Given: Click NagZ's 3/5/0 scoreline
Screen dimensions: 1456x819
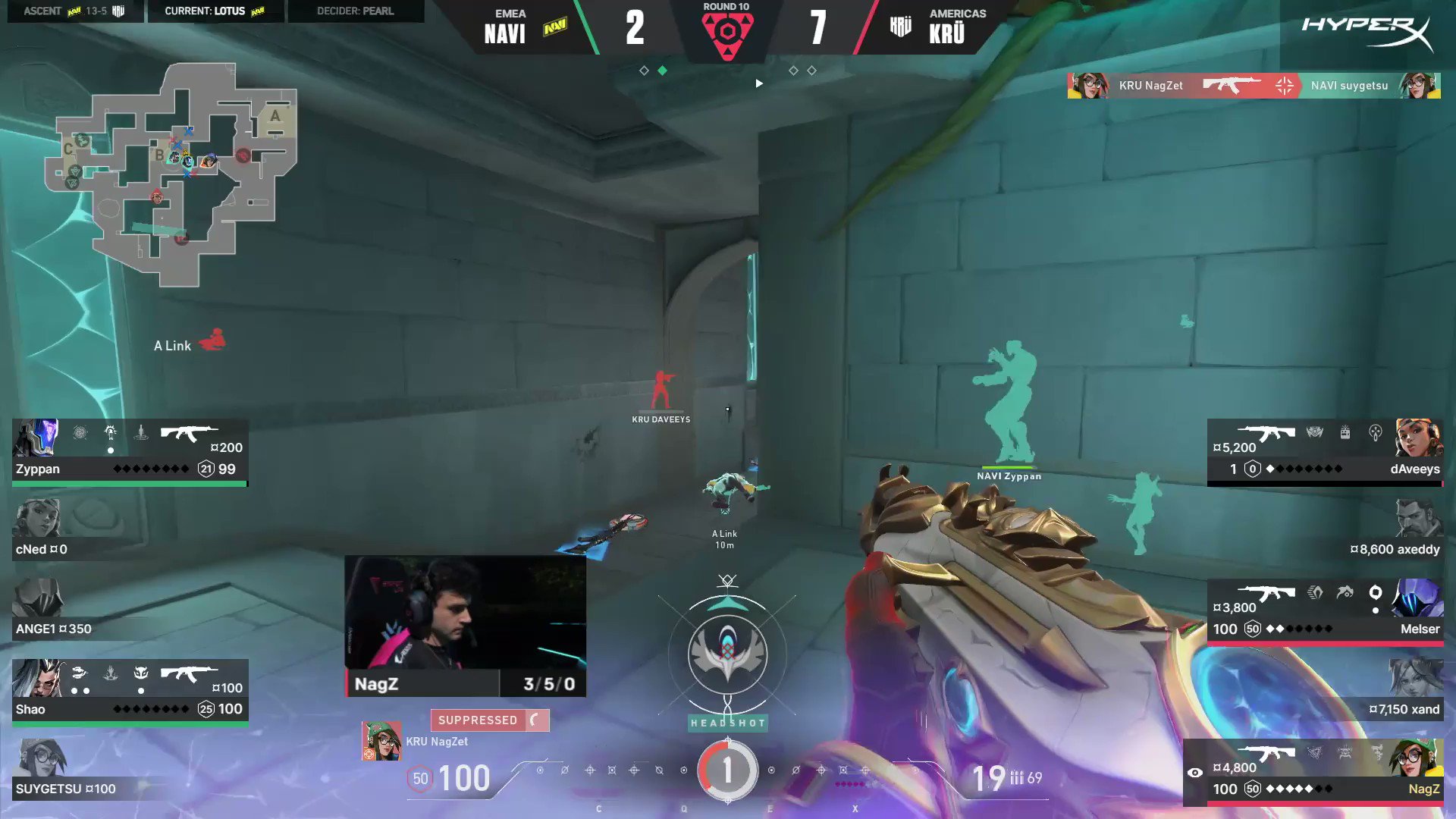Looking at the screenshot, I should [550, 683].
